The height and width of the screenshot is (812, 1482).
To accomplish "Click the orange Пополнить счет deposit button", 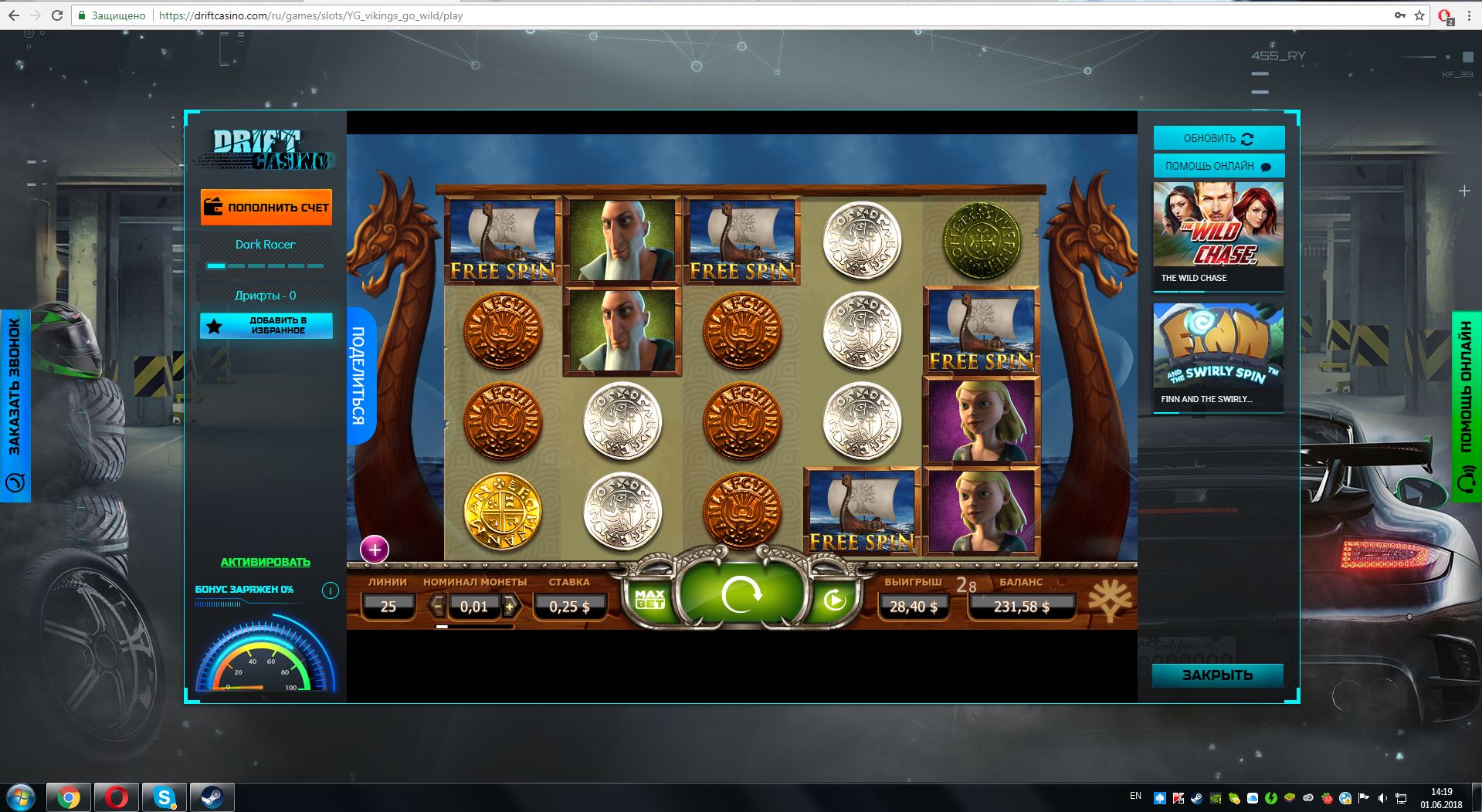I will (x=266, y=207).
